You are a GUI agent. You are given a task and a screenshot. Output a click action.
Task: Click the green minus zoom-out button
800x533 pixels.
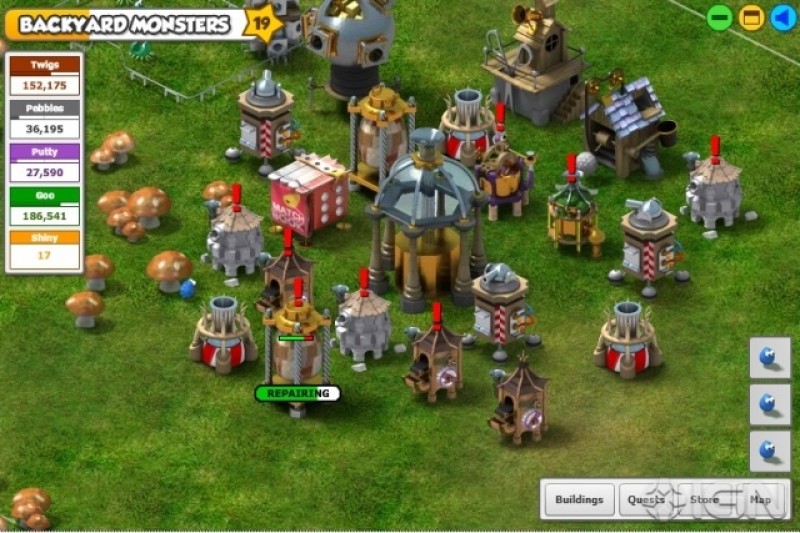pyautogui.click(x=719, y=18)
